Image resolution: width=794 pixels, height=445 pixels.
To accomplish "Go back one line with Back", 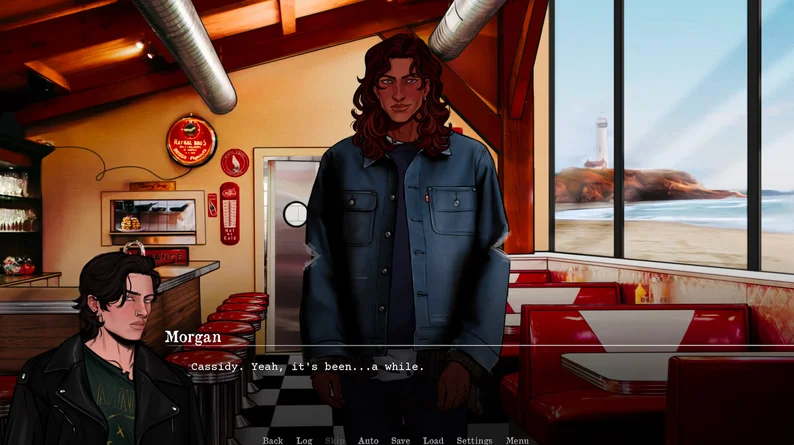I will [273, 440].
